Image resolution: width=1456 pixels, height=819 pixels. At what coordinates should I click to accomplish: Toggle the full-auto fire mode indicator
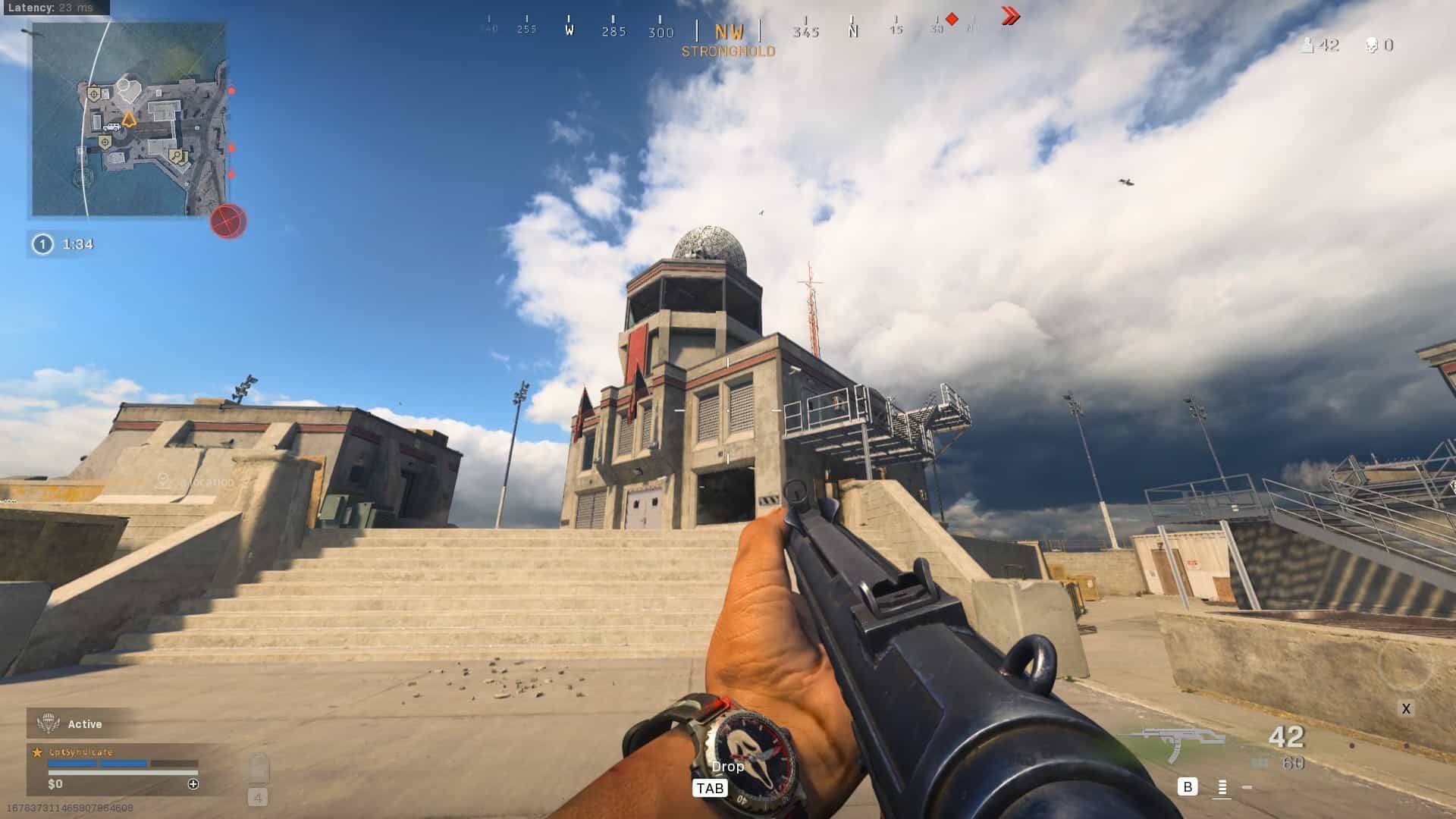(x=1222, y=788)
